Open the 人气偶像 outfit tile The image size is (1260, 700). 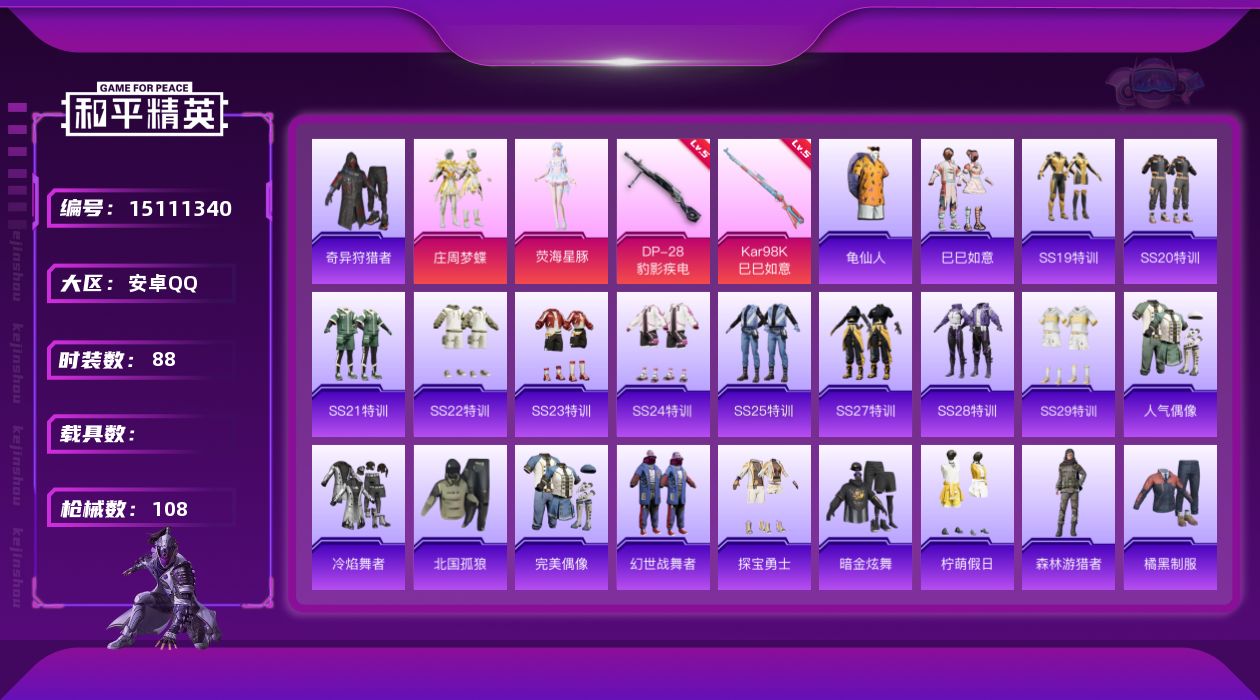tap(1170, 364)
